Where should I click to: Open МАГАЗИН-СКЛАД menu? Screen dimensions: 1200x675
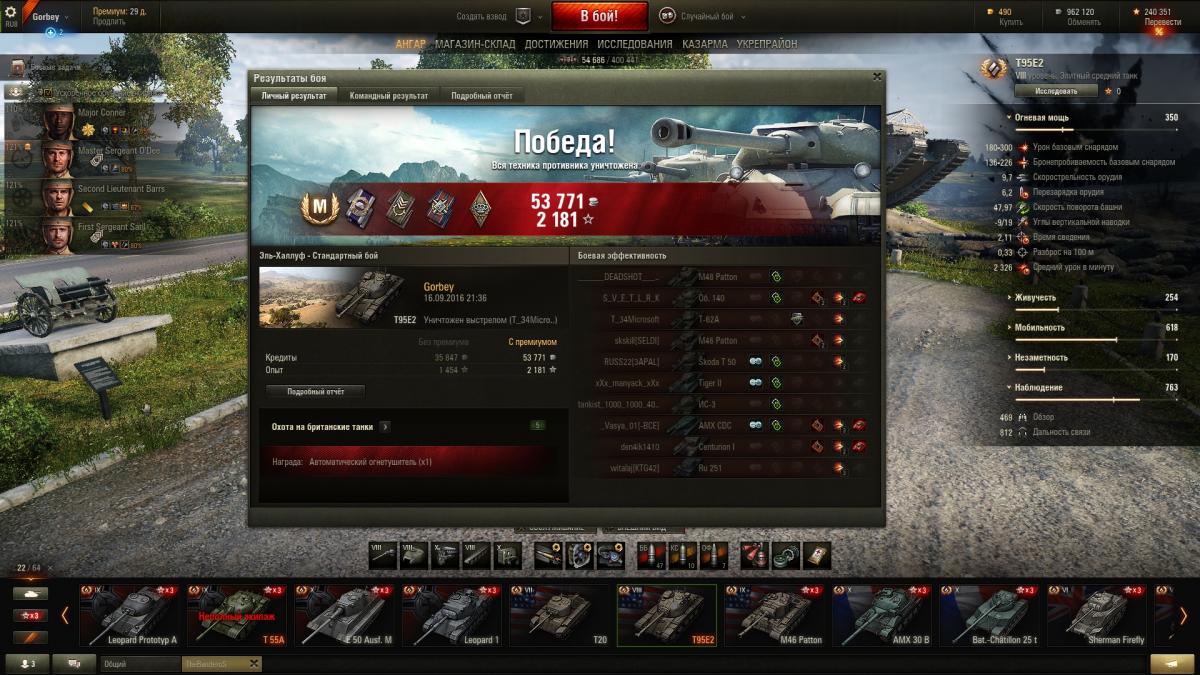pos(476,44)
